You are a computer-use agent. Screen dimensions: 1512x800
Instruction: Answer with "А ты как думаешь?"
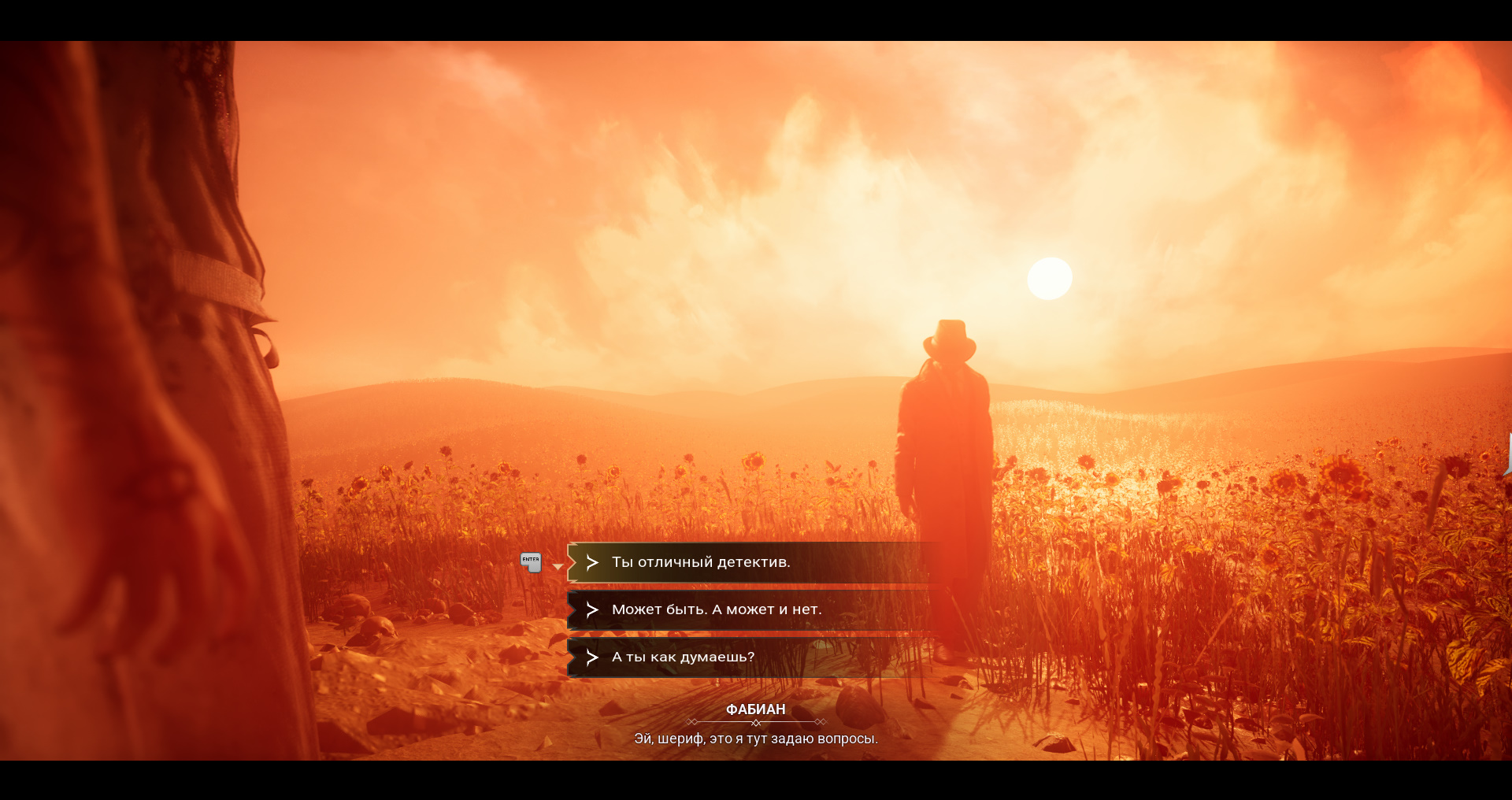pos(683,657)
